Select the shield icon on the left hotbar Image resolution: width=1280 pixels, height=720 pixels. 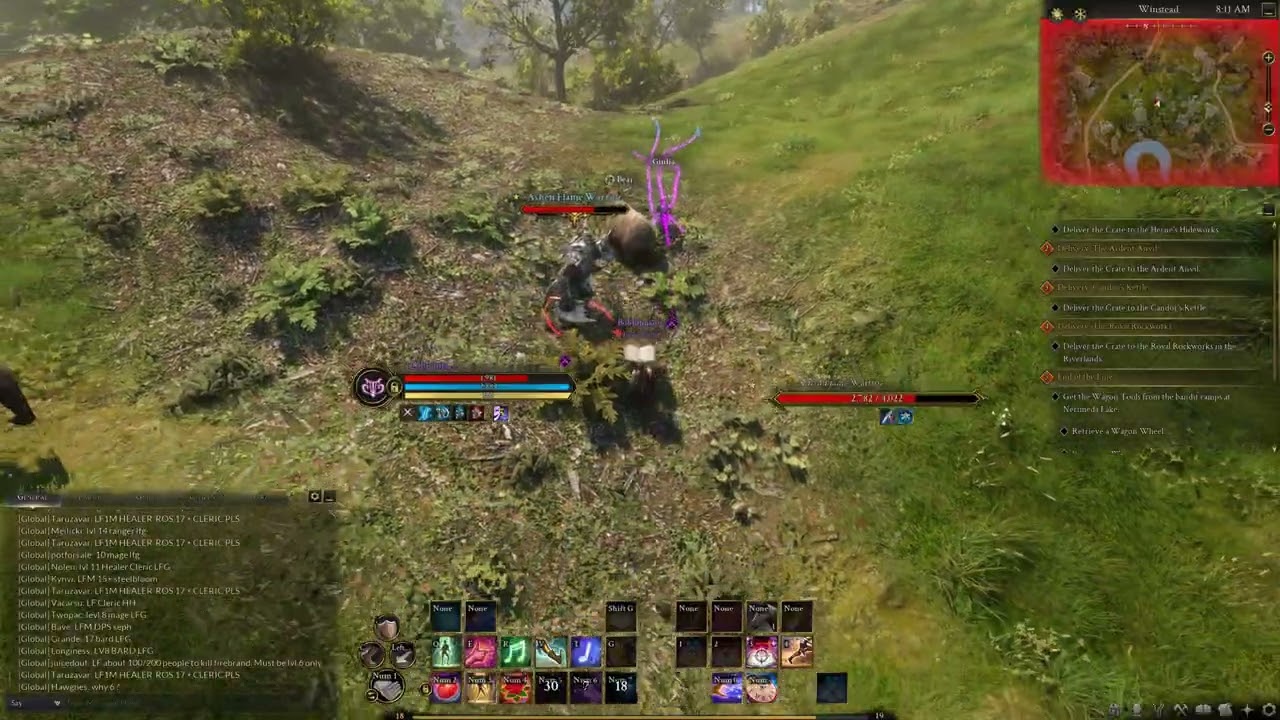tap(389, 626)
